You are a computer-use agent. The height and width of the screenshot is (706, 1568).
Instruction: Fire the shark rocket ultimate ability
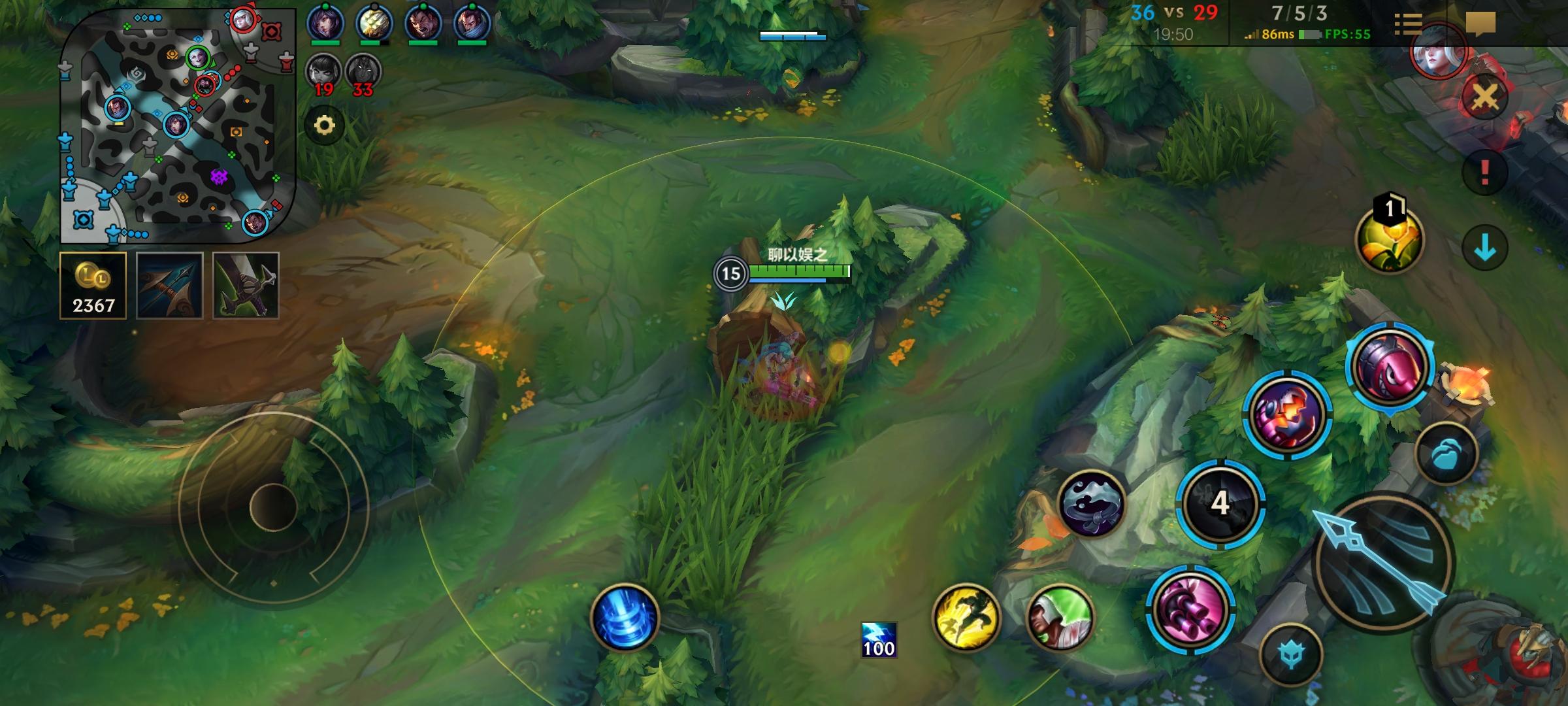point(1389,366)
